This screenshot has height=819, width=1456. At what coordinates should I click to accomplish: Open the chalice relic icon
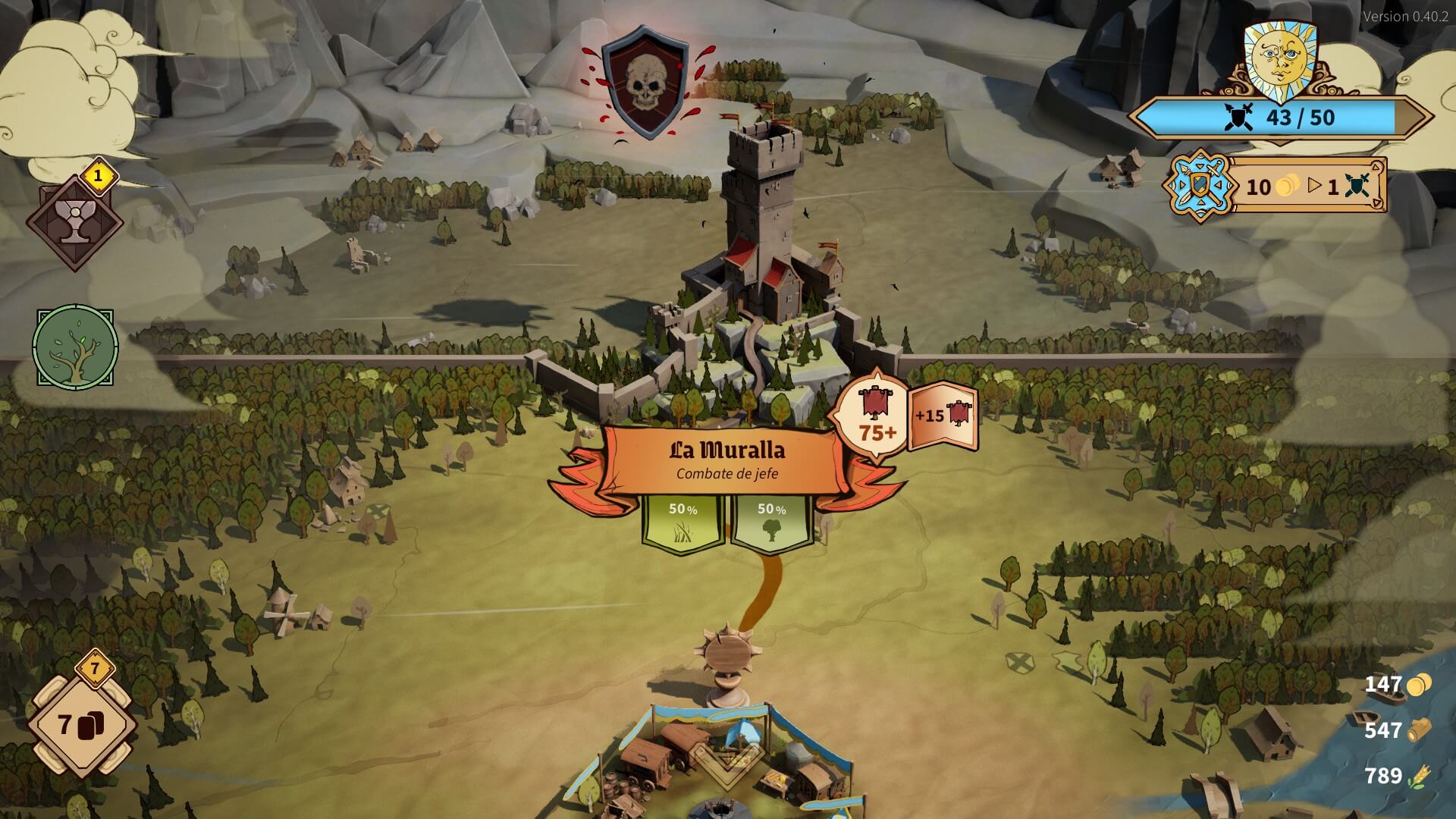[x=74, y=223]
